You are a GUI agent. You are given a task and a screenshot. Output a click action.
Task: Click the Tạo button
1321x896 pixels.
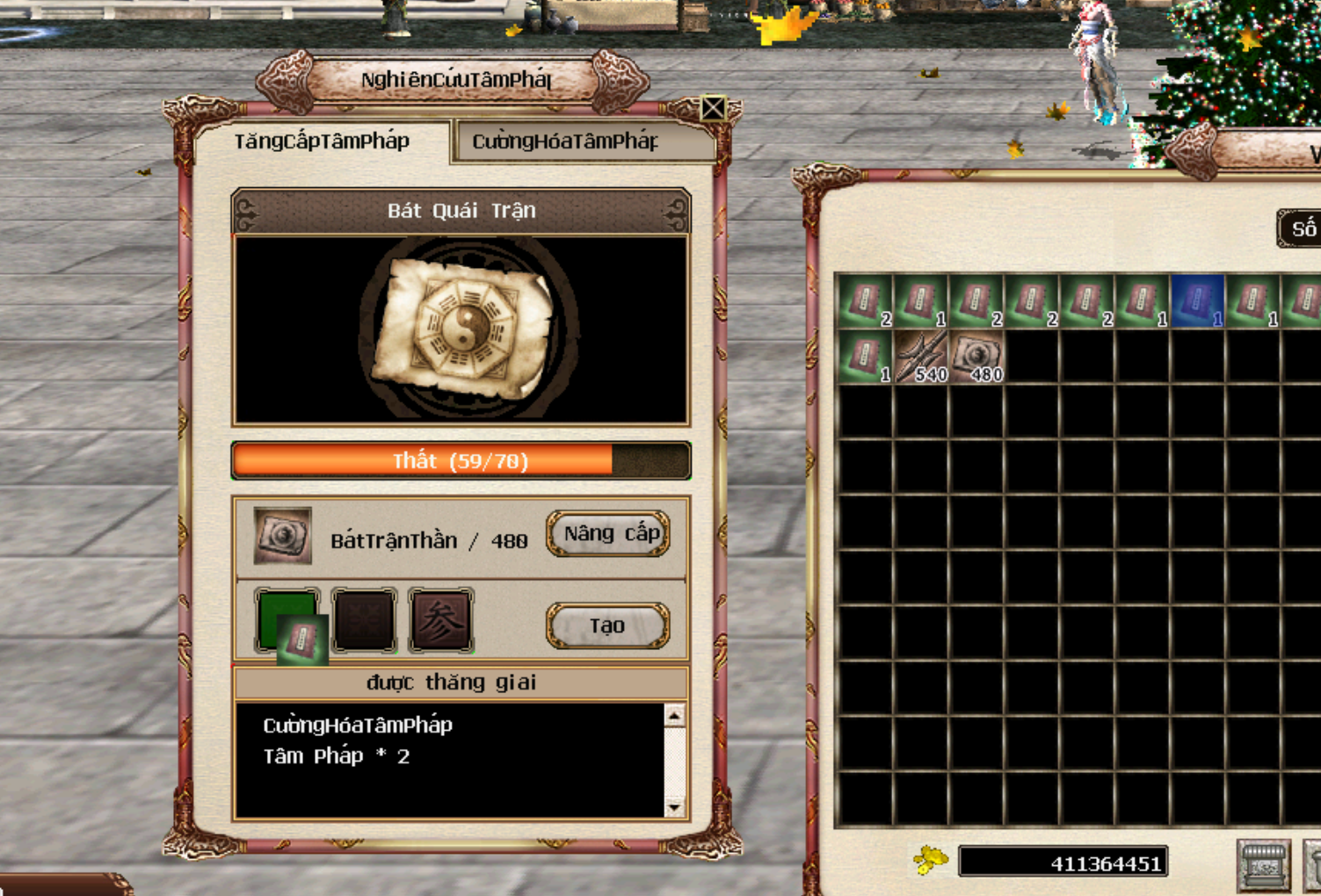coord(608,626)
